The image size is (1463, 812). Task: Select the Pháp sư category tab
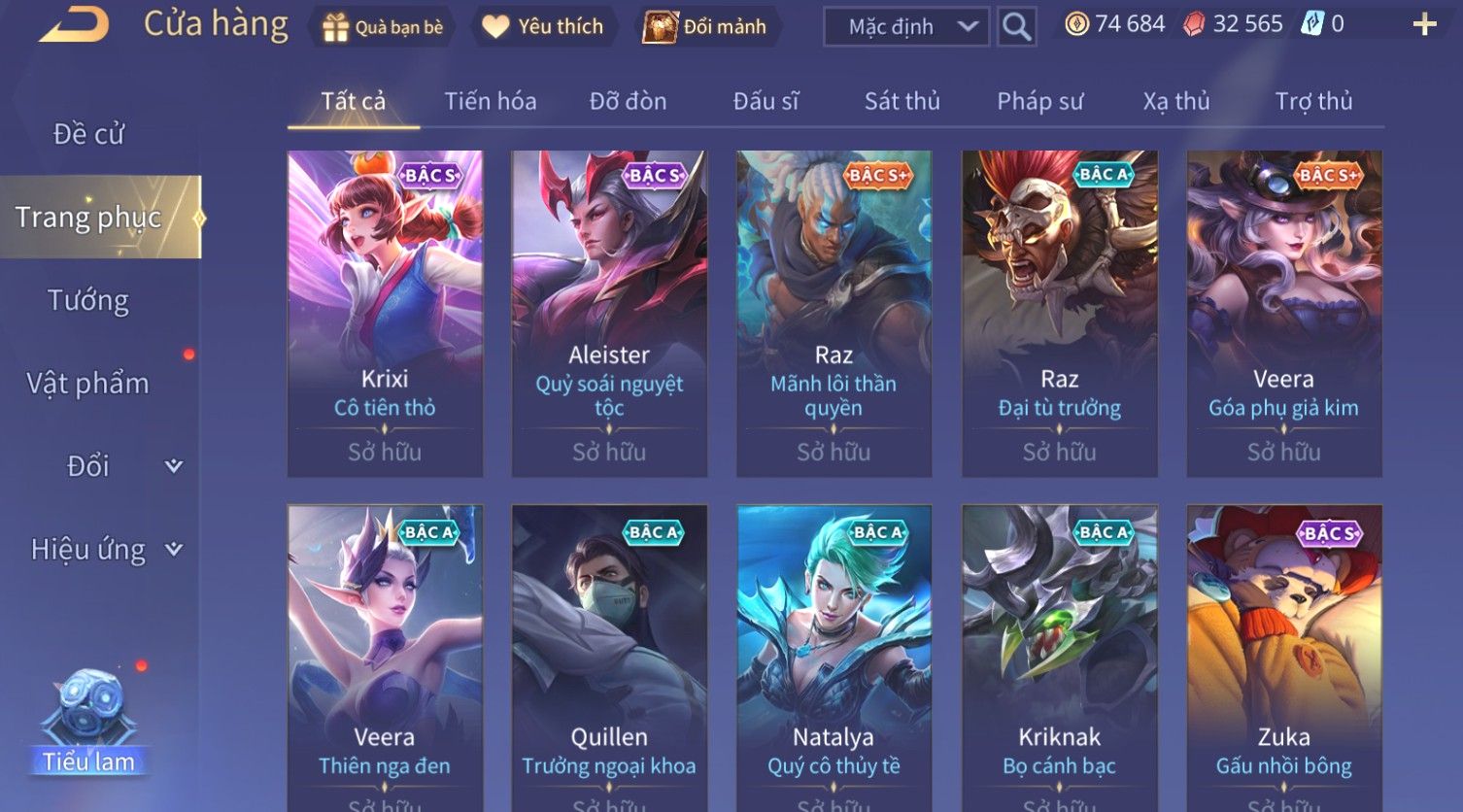(x=1039, y=101)
